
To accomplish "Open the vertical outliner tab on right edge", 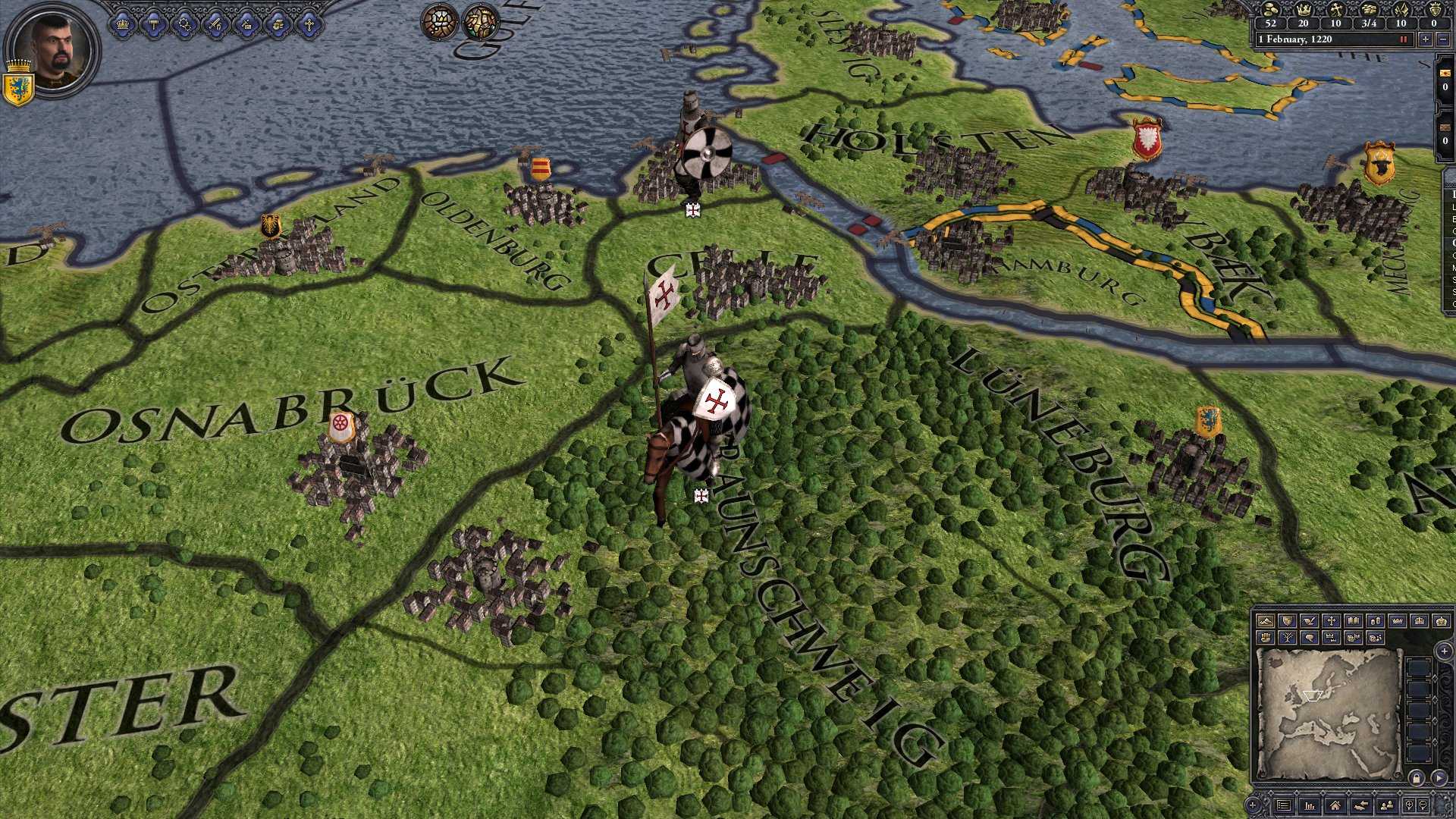I will 1448,243.
